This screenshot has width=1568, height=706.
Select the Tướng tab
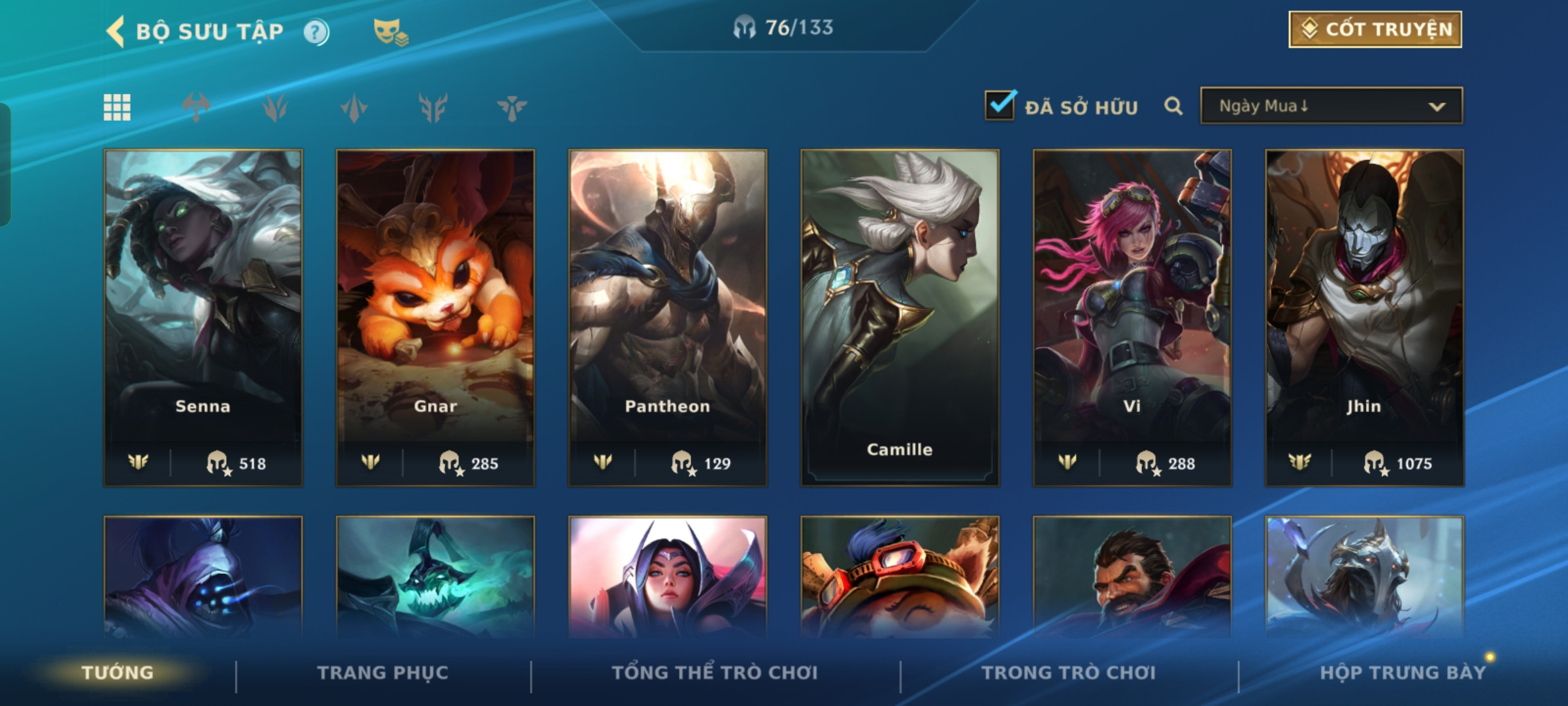click(118, 673)
